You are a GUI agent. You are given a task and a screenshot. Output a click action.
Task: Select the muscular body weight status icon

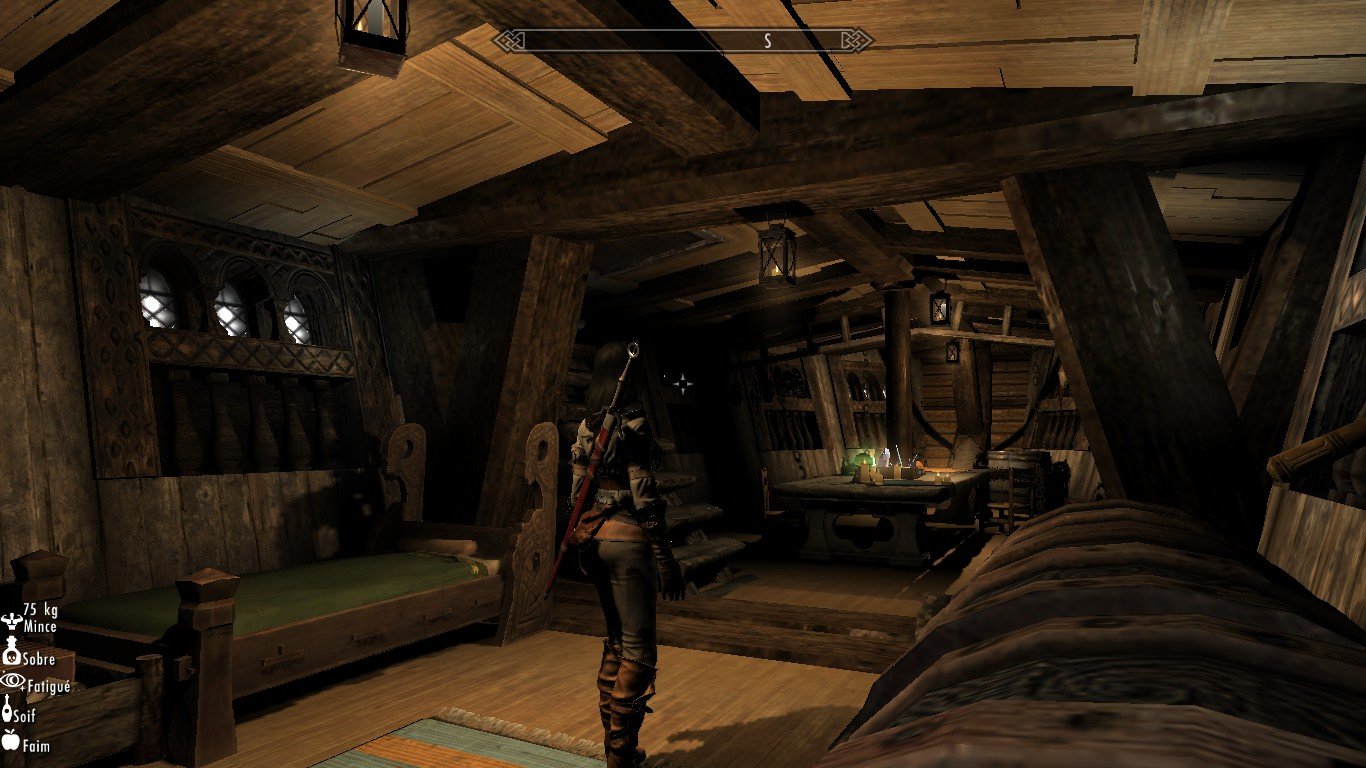tap(12, 620)
